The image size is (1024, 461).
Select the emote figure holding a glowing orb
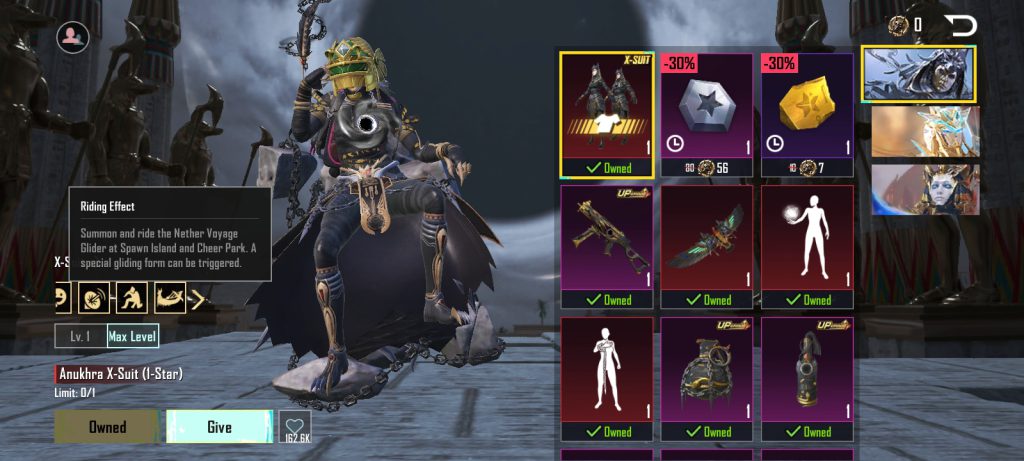coord(807,246)
